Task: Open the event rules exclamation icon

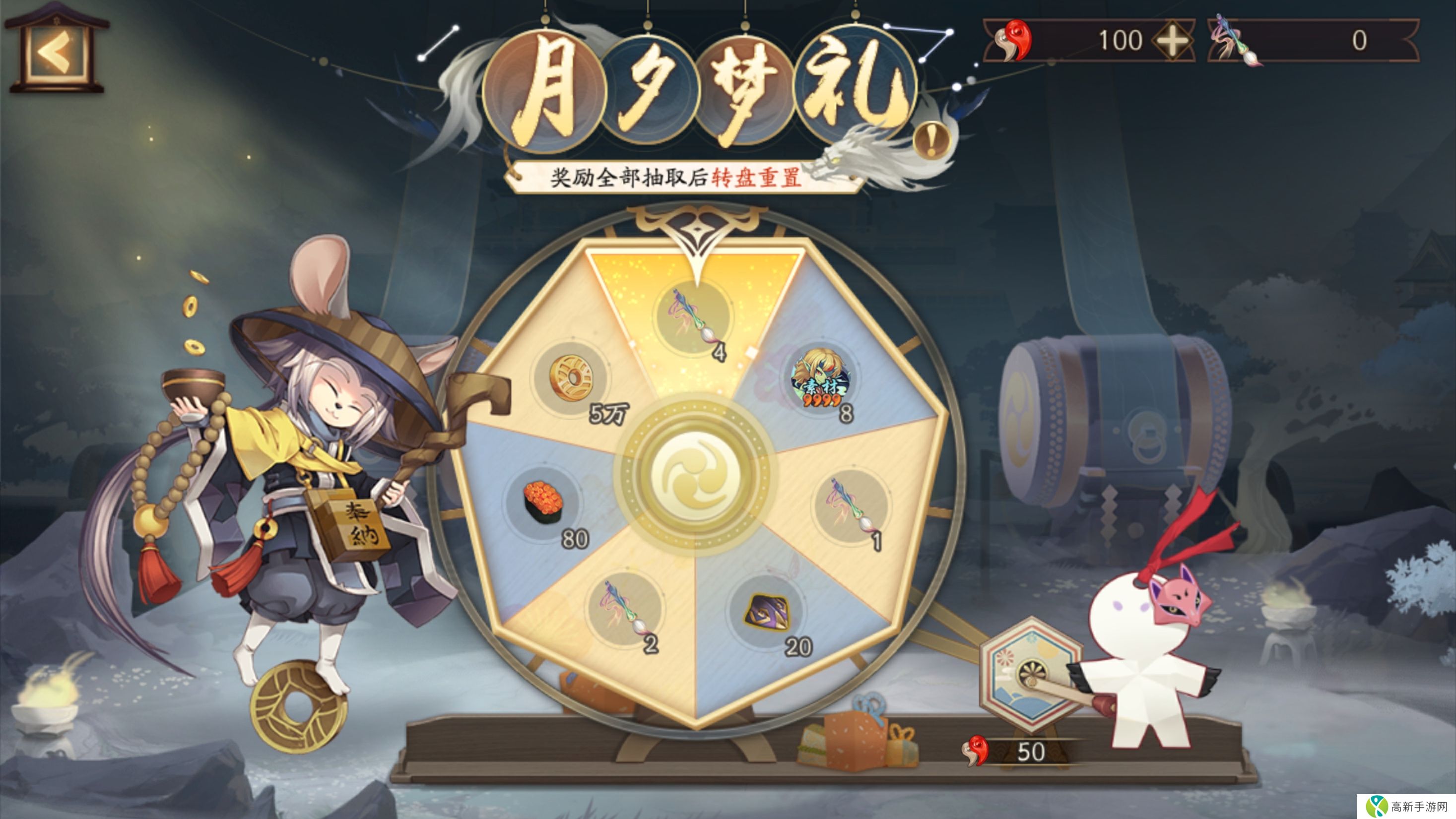Action: tap(931, 139)
